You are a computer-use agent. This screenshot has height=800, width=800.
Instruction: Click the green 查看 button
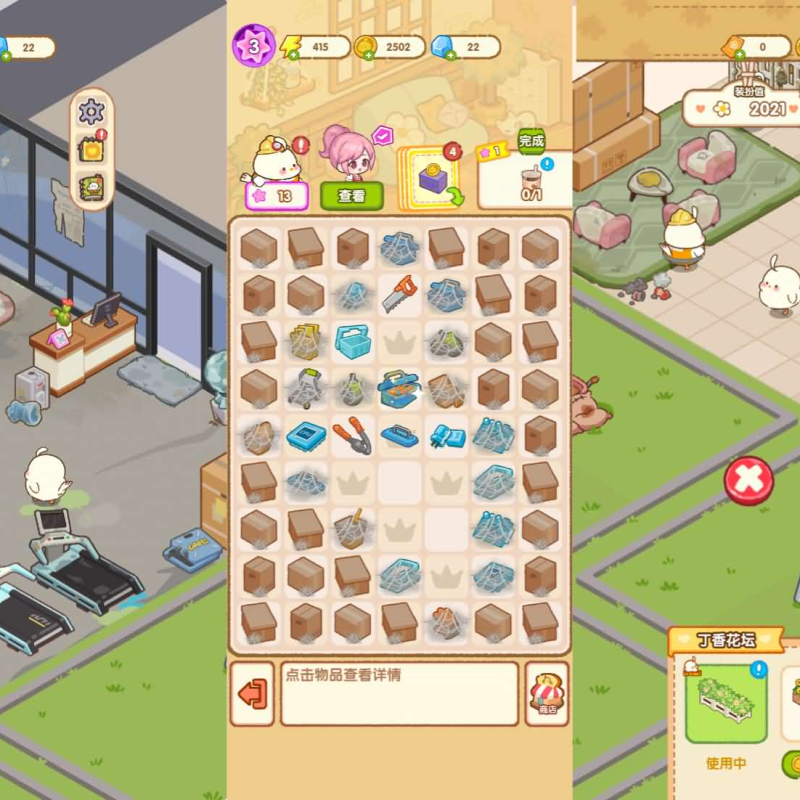[351, 196]
